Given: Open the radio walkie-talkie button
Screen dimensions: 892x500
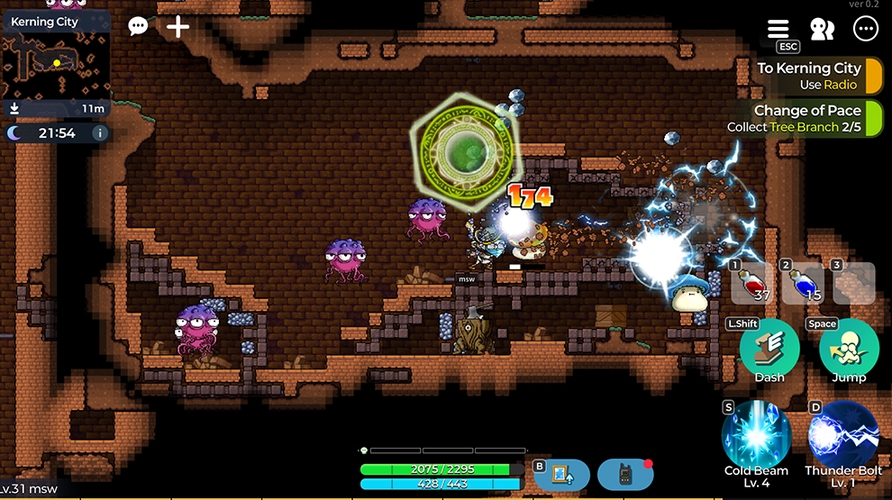Looking at the screenshot, I should (x=626, y=474).
